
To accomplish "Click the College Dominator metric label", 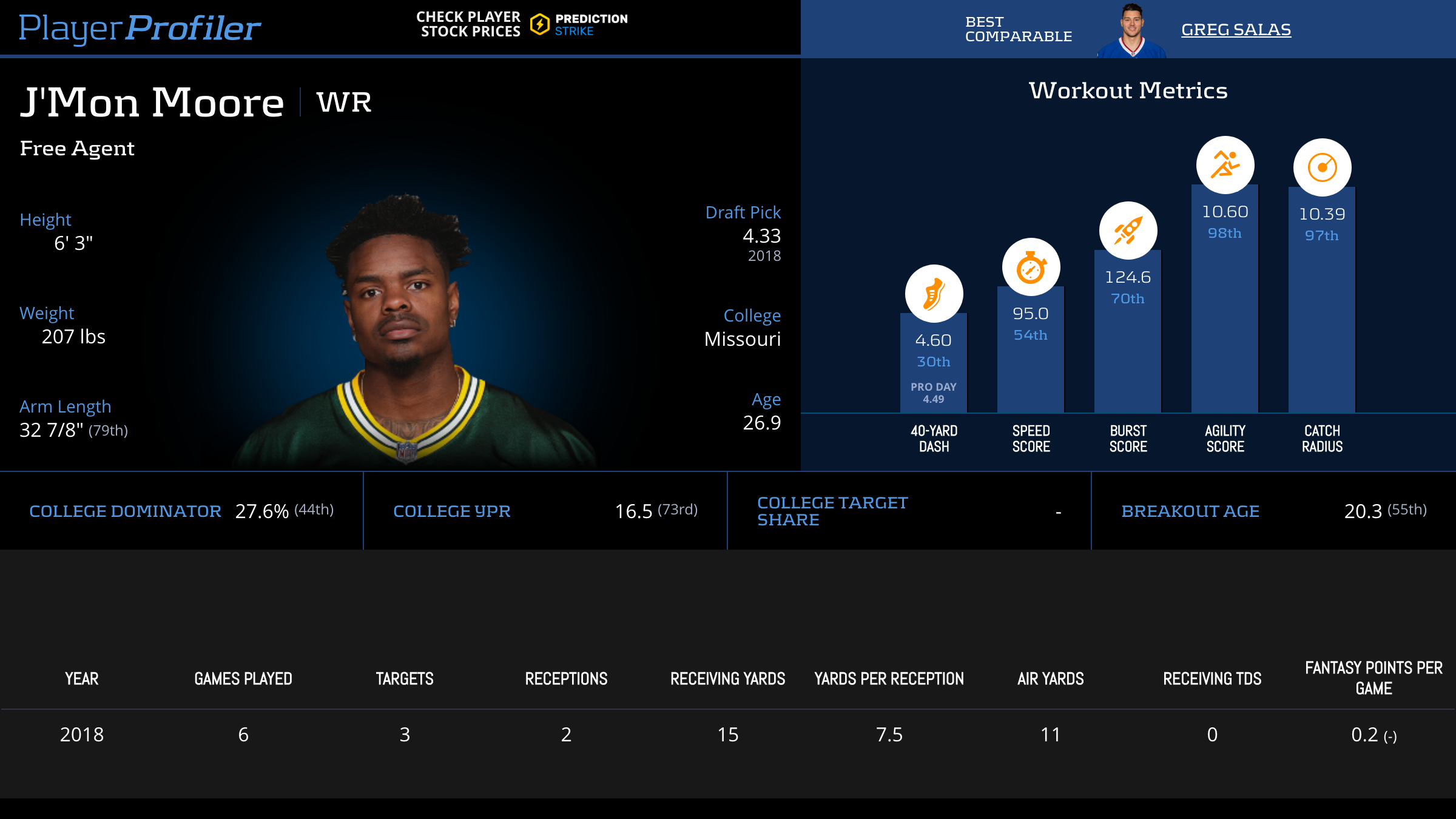I will pyautogui.click(x=125, y=511).
